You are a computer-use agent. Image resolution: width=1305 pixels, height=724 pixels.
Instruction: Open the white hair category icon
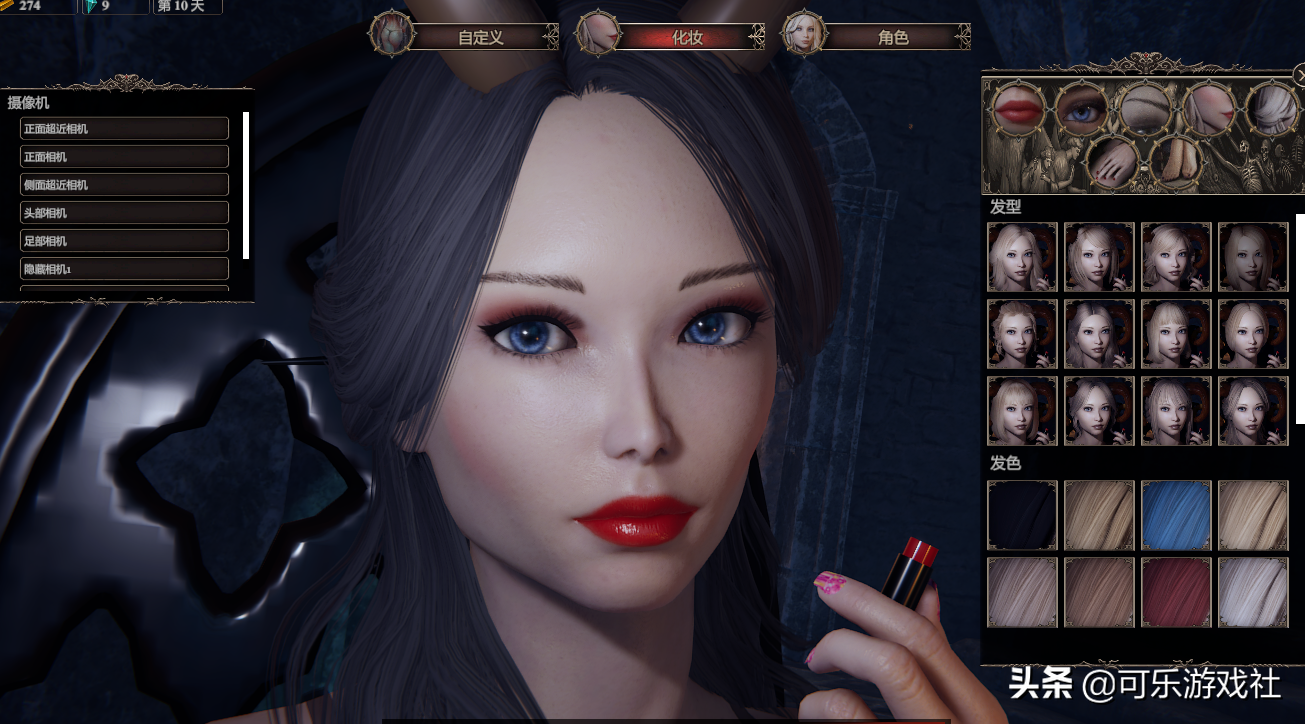1272,108
